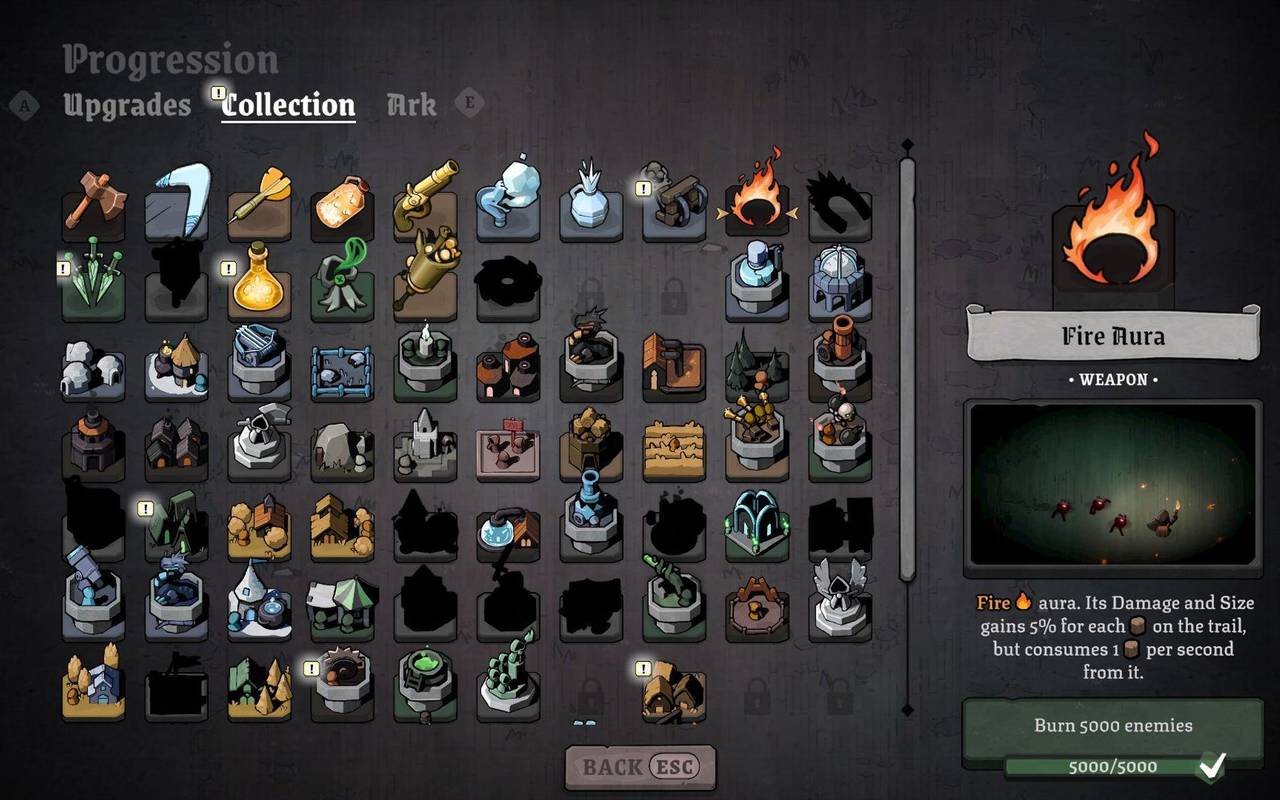The height and width of the screenshot is (800, 1280).
Task: Click the Burn 5000 enemies banner
Action: (1112, 727)
